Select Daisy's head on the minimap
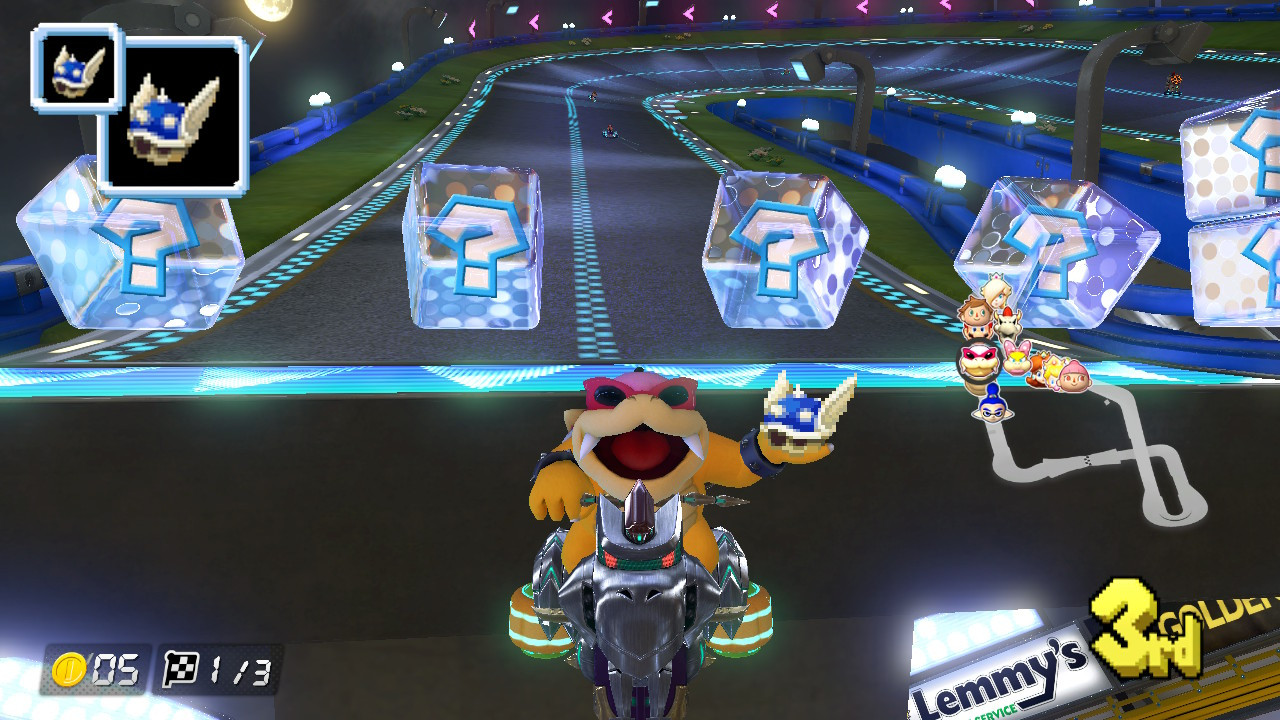This screenshot has width=1280, height=720. 1038,373
